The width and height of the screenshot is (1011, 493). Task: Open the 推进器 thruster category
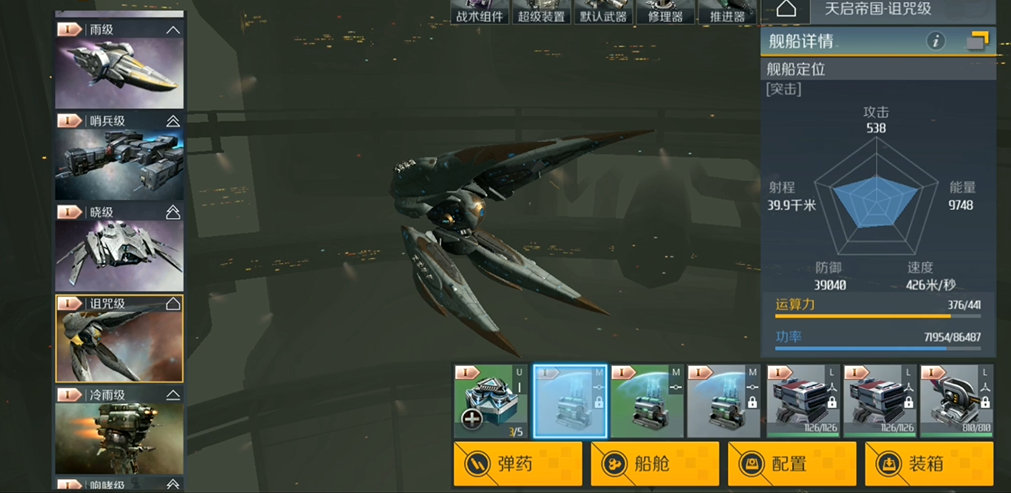pos(726,12)
